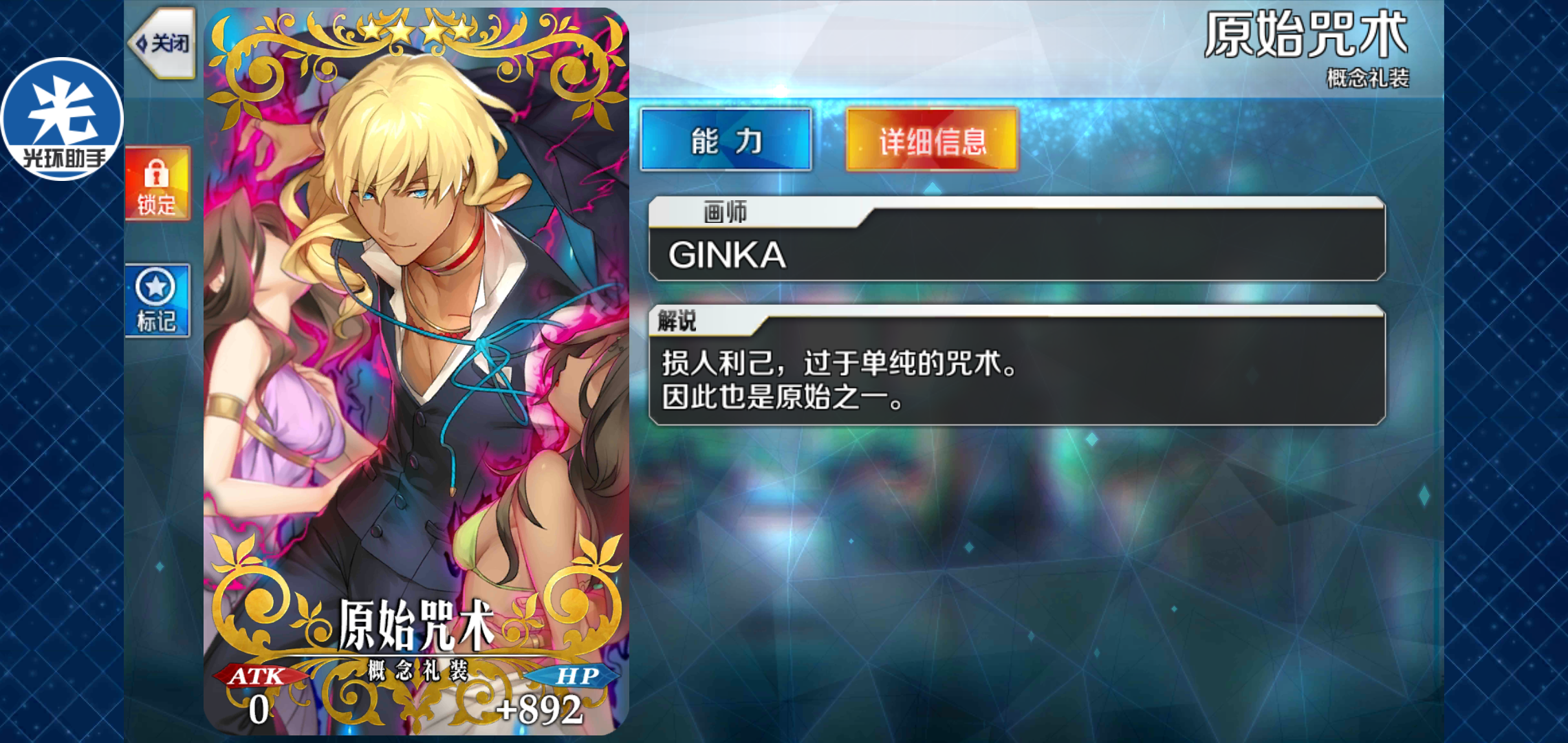This screenshot has height=743, width=1568.
Task: Open the 详细信息 detailed info tab
Action: [x=932, y=140]
